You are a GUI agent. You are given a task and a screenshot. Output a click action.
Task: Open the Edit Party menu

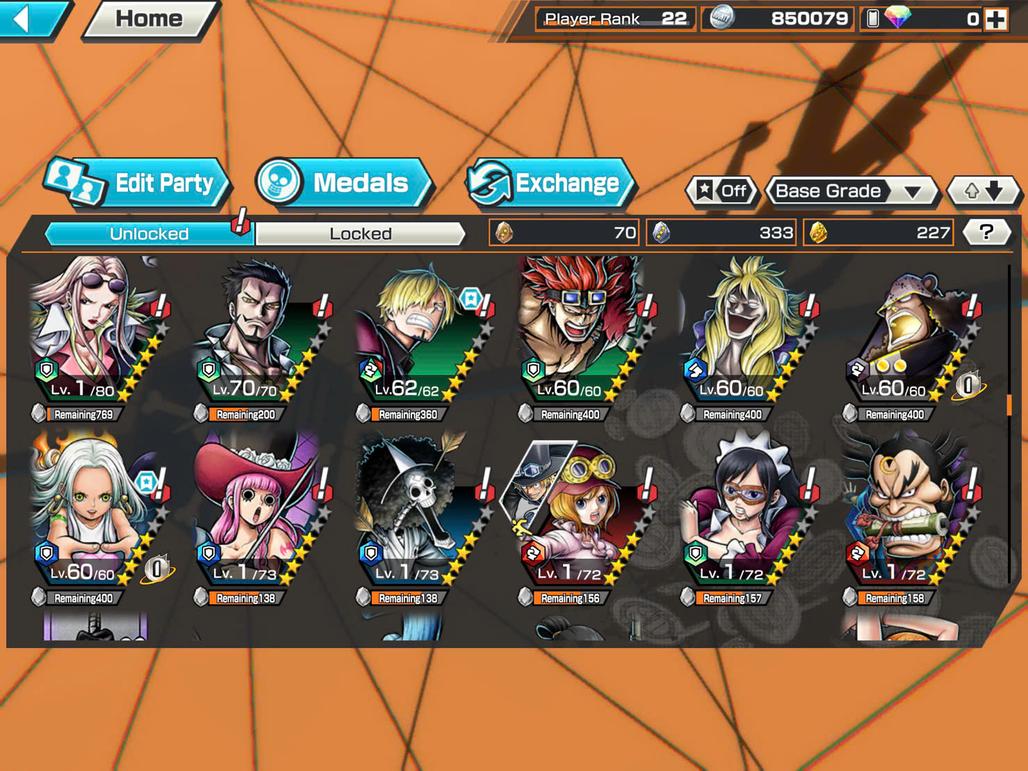point(138,183)
